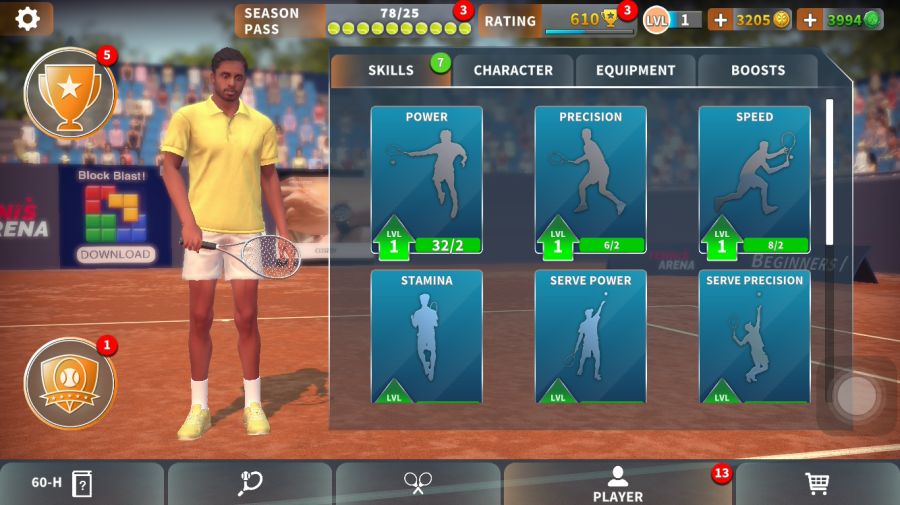Viewport: 900px width, 505px height.
Task: Tap the Serve Precision skill card
Action: [754, 336]
